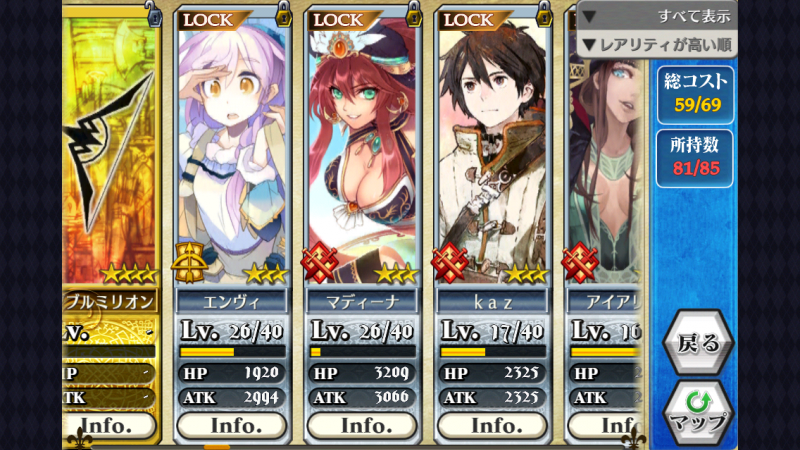Open Info for エンヴィ

[x=232, y=425]
